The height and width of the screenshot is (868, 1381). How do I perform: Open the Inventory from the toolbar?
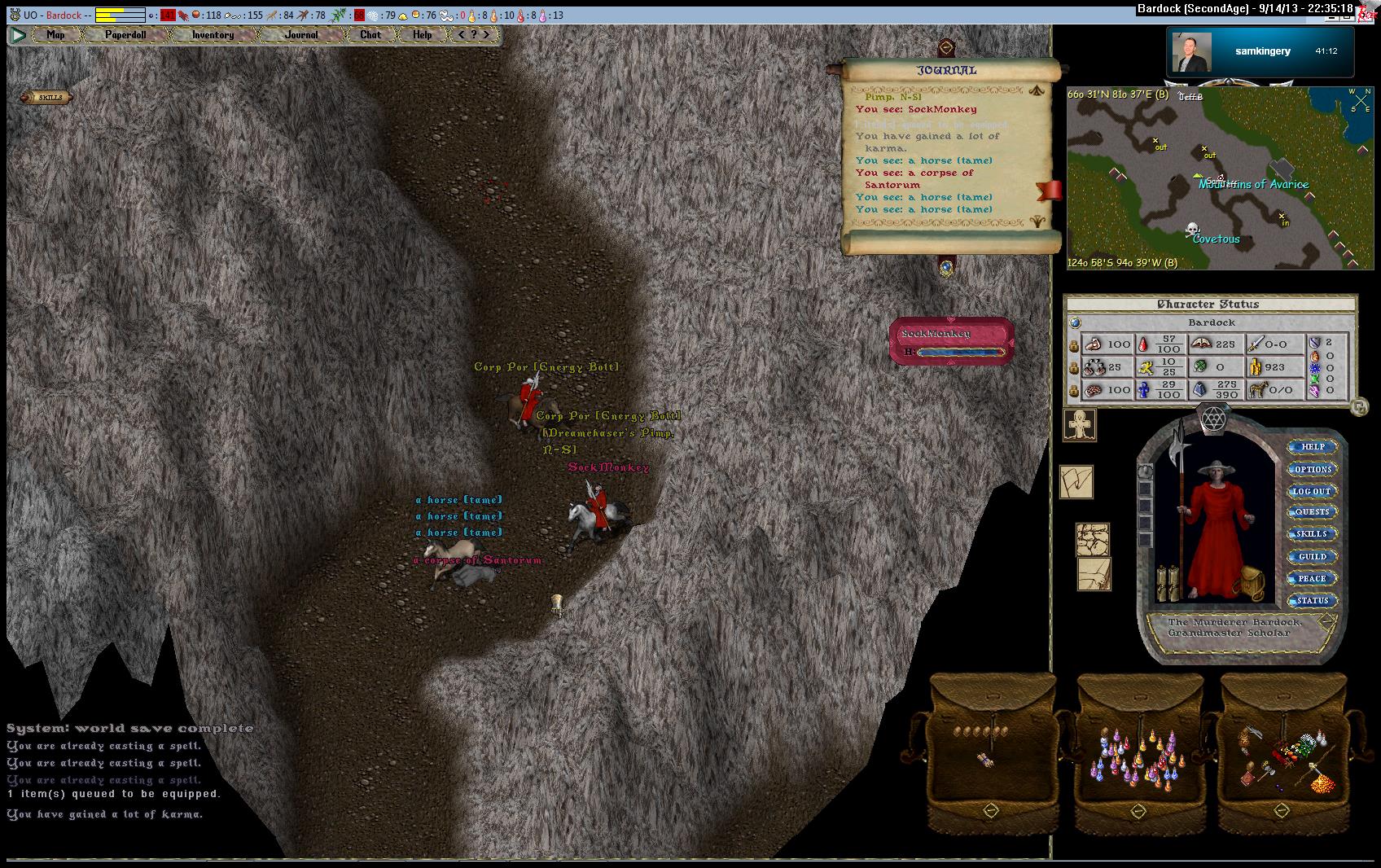pos(213,35)
